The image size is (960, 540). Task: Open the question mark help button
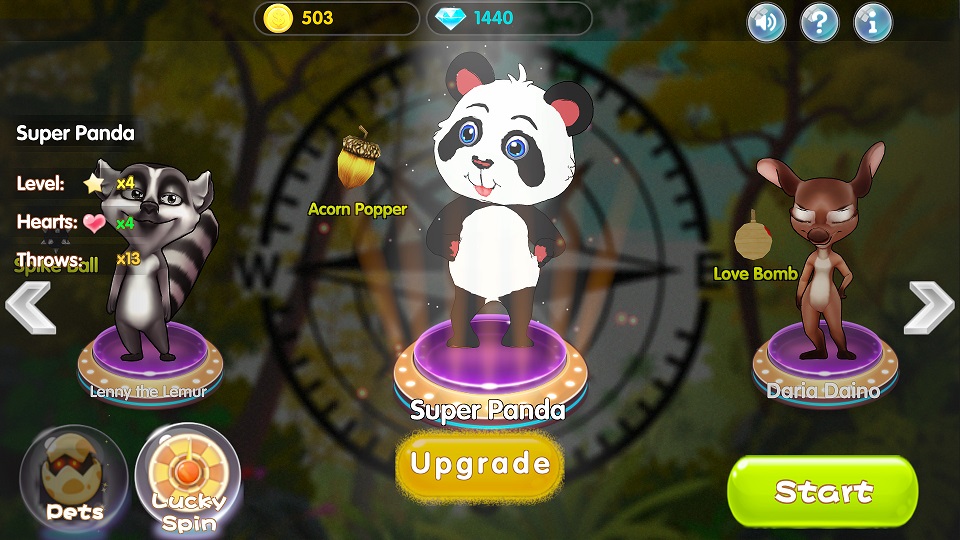(819, 22)
